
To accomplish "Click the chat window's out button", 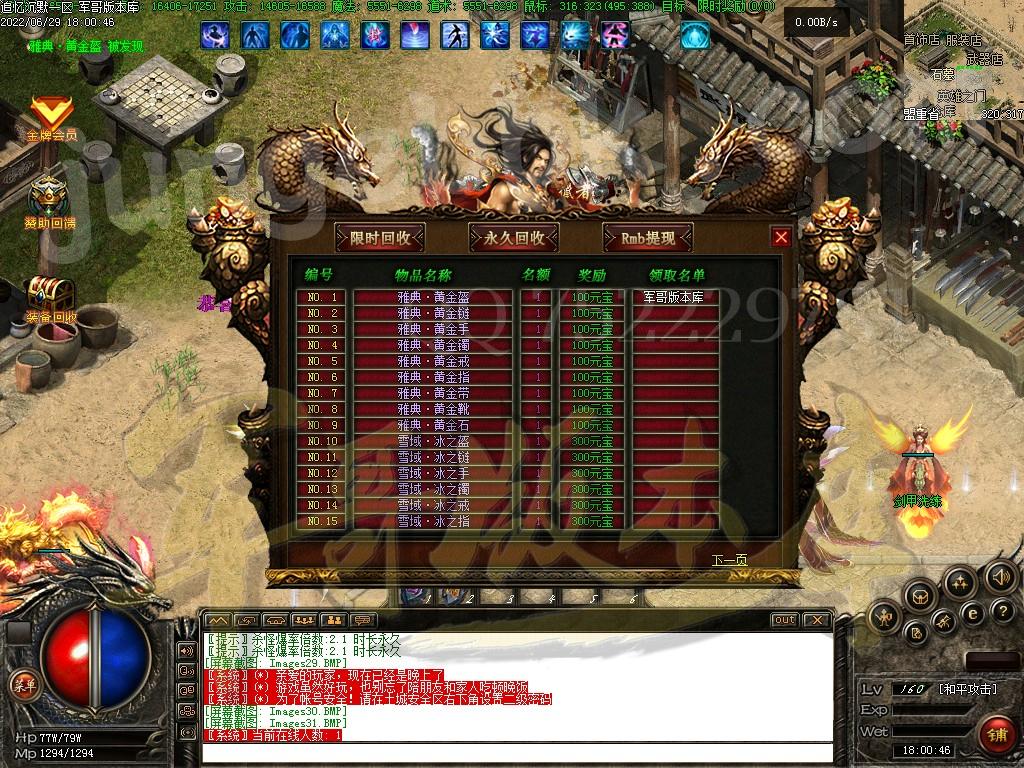I will click(x=784, y=620).
